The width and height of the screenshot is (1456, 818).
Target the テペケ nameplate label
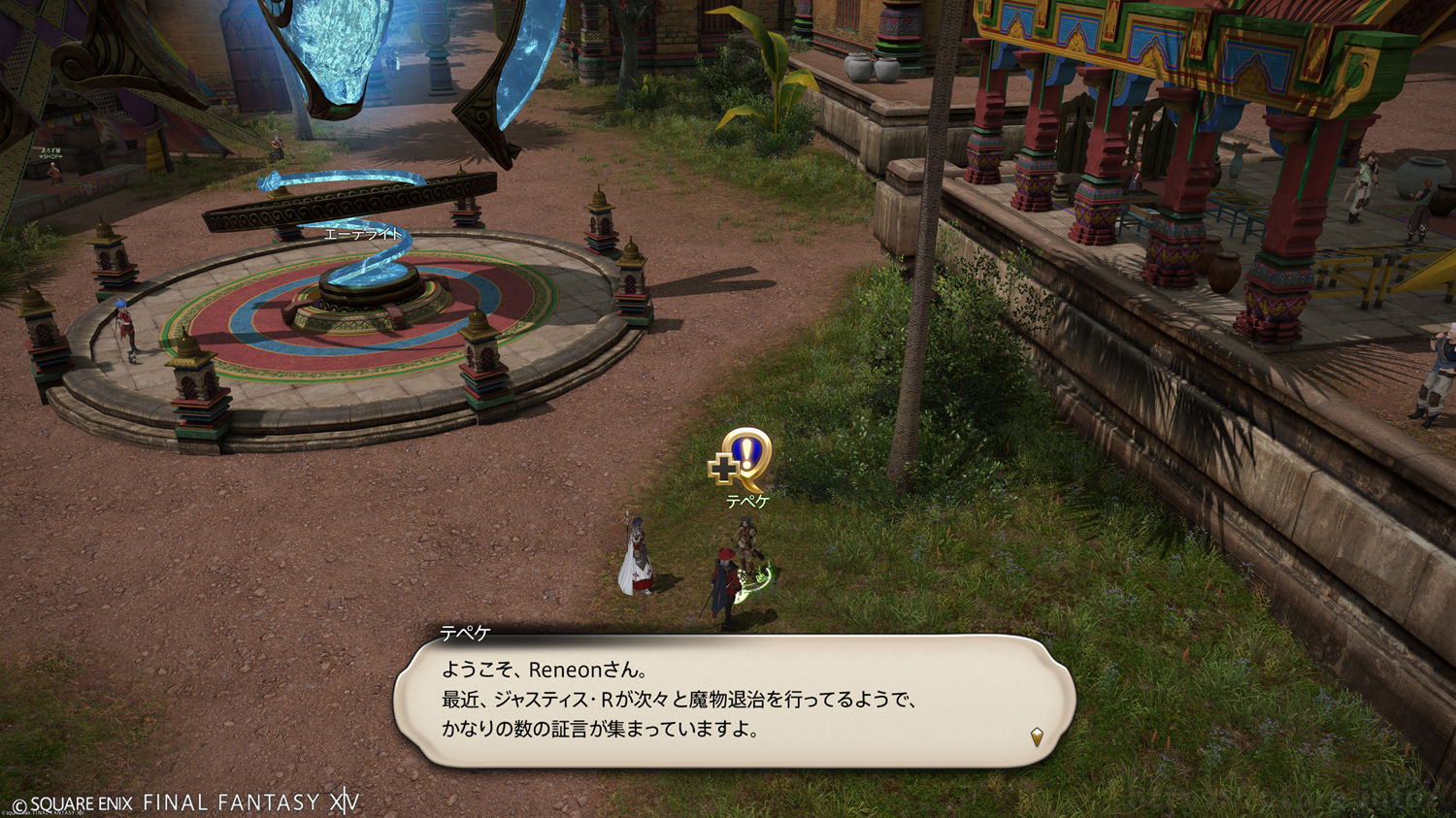(747, 502)
